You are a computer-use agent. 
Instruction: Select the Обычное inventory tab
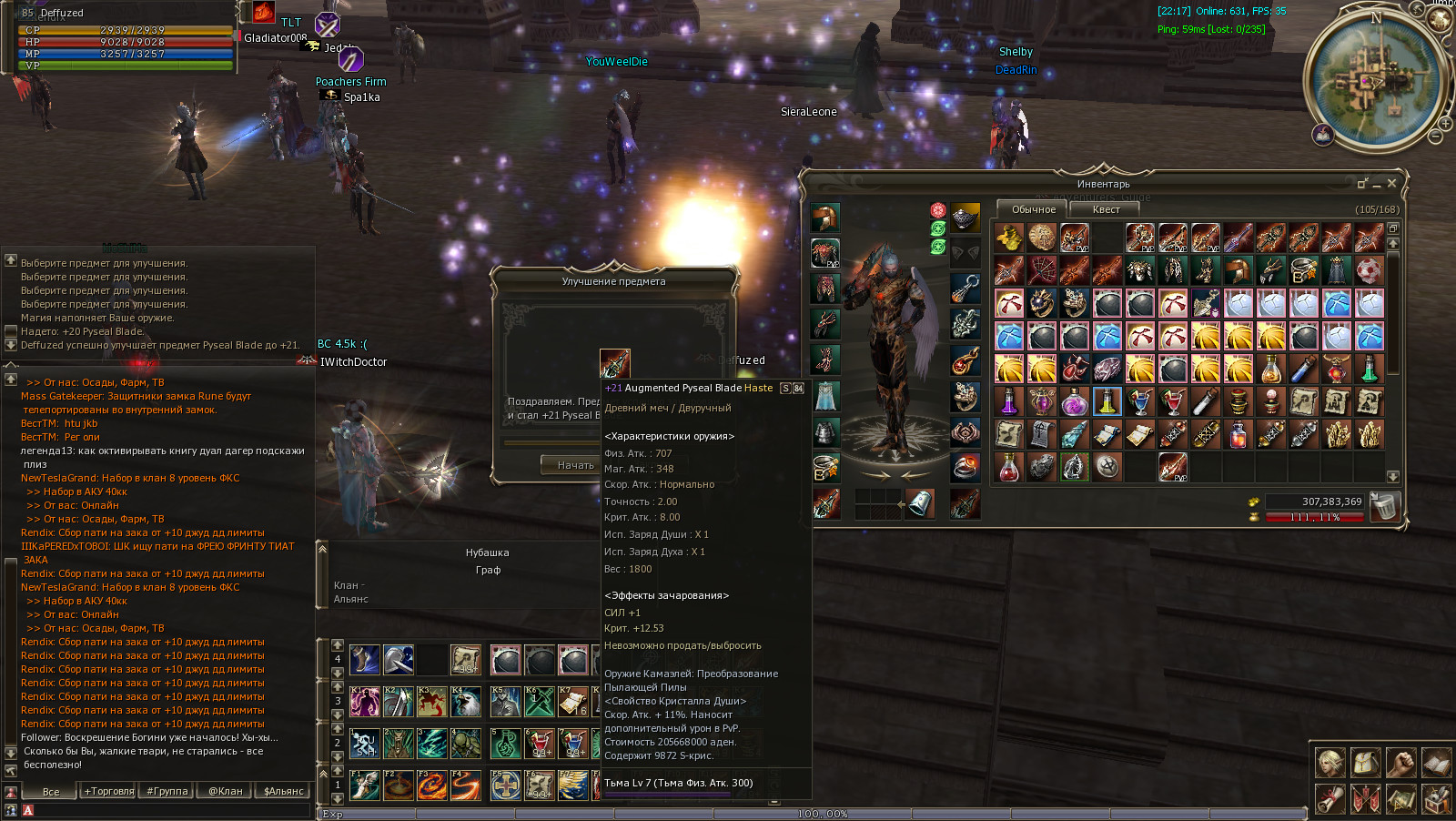coord(1034,209)
